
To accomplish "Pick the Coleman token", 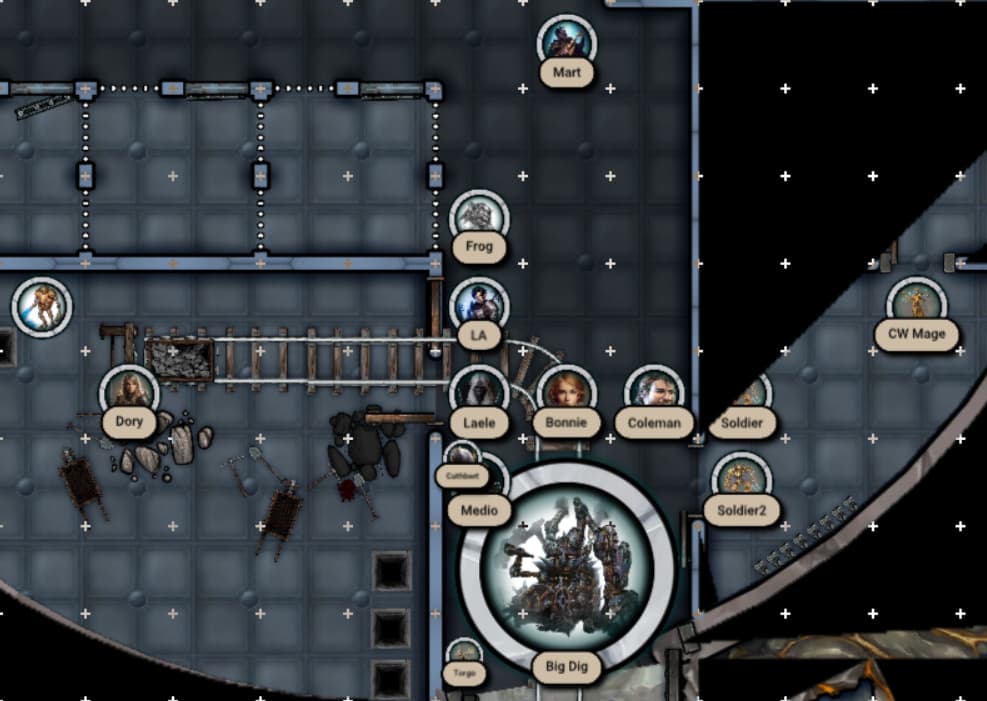I will [x=654, y=392].
